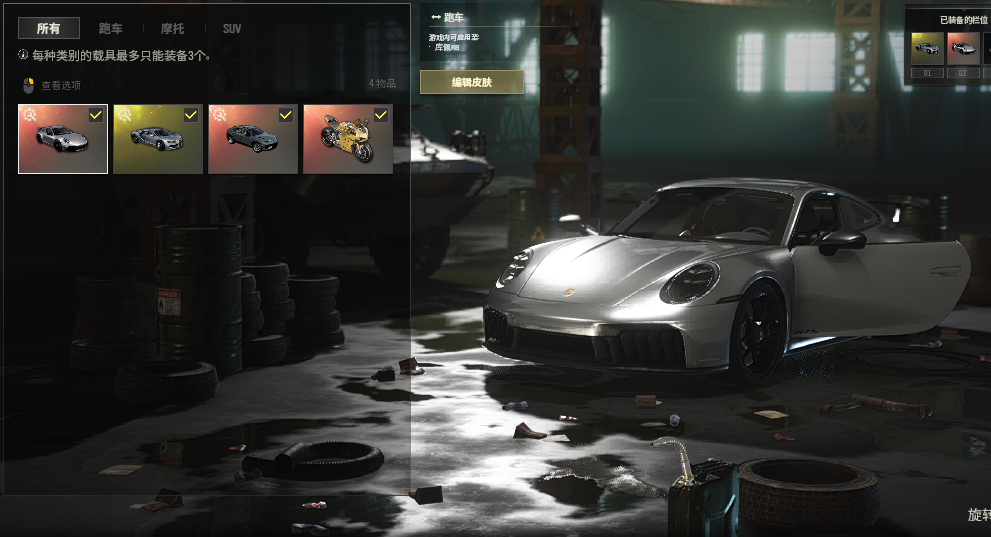The width and height of the screenshot is (991, 537).
Task: Open equipped slot 01 vehicle
Action: [x=927, y=49]
